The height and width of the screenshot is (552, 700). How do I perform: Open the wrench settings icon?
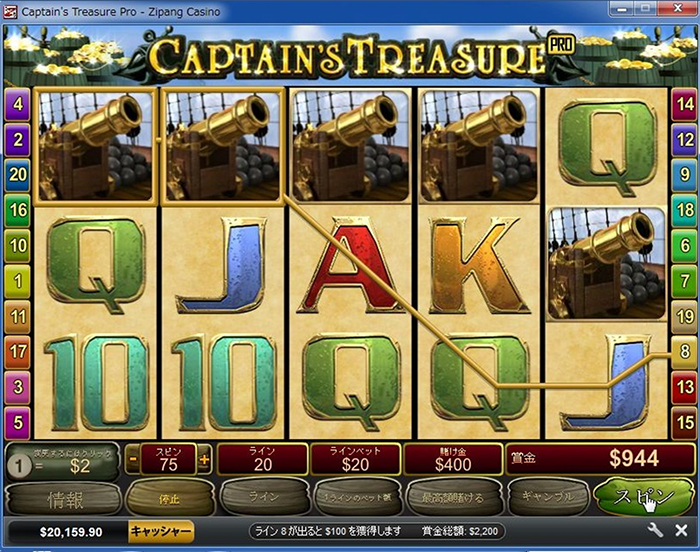[x=656, y=531]
